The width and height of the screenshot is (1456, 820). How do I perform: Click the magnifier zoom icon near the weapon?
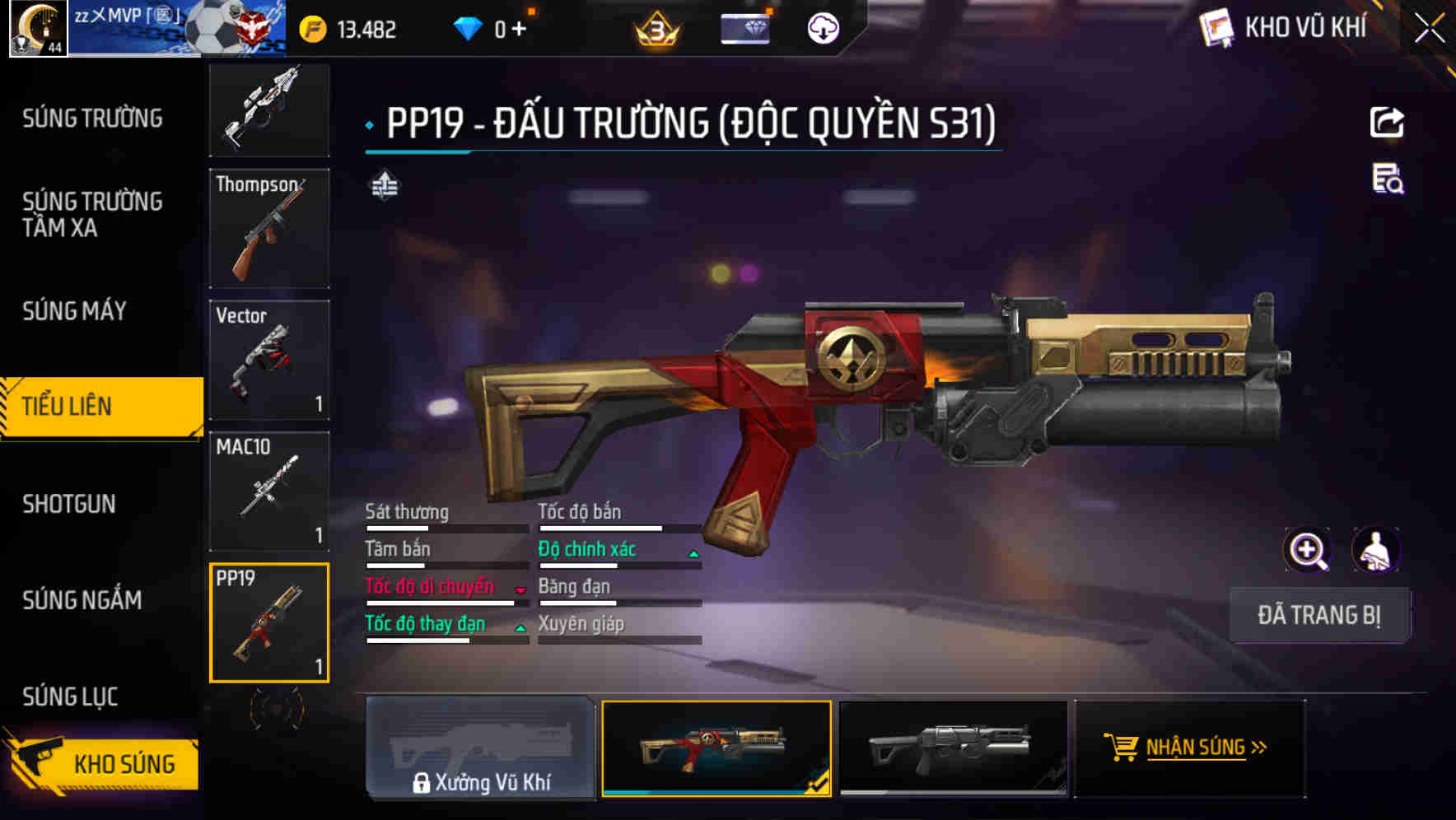coord(1308,550)
